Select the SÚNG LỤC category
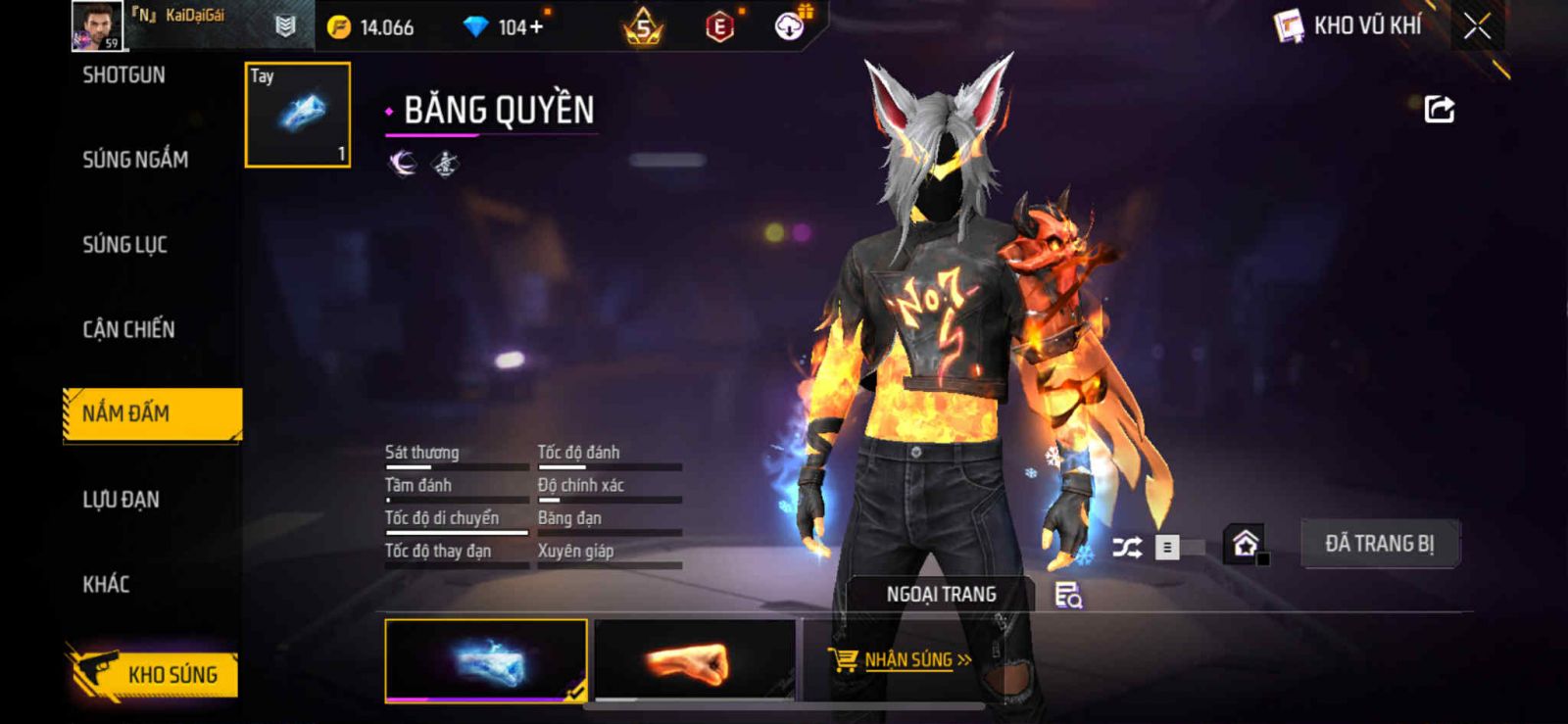This screenshot has height=724, width=1568. [x=124, y=245]
